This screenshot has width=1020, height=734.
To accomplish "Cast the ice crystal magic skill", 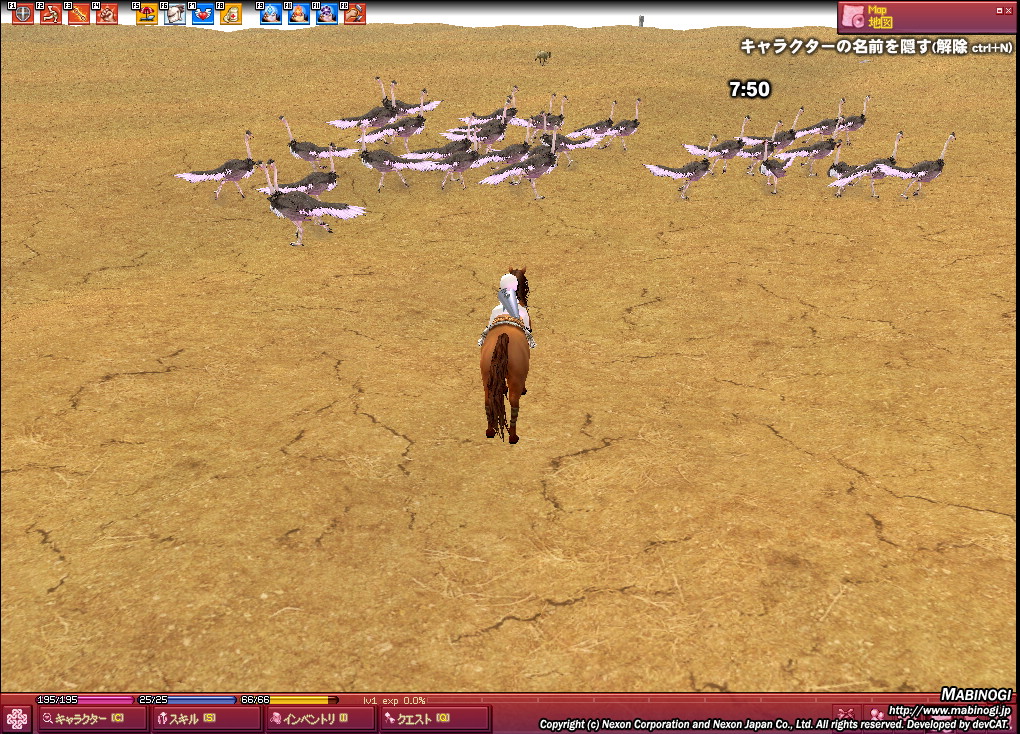I will click(x=271, y=14).
